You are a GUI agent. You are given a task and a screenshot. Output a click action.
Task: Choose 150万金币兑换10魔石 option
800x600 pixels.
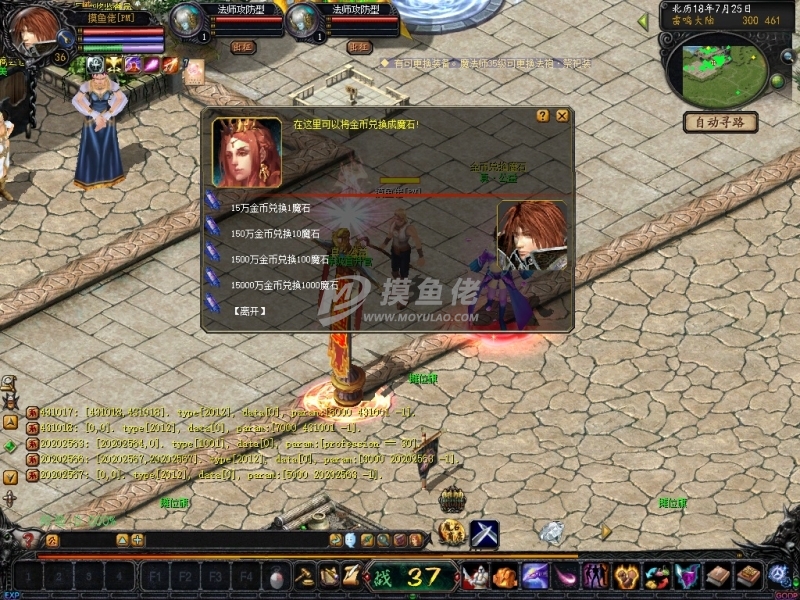[273, 233]
